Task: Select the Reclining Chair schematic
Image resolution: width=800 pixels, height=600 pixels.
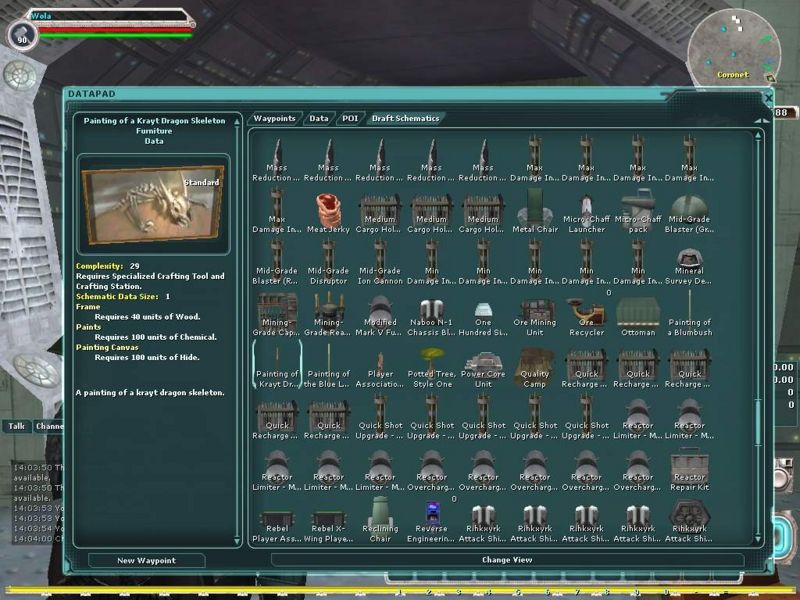Action: click(x=380, y=523)
